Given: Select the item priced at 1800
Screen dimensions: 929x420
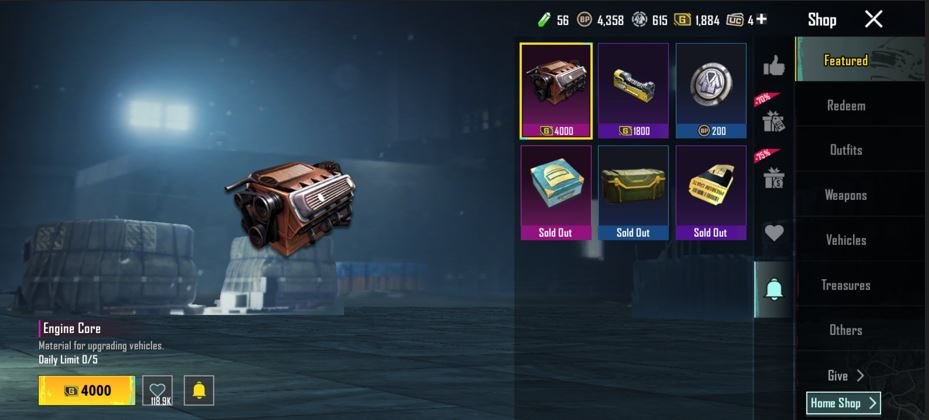Looking at the screenshot, I should click(x=633, y=90).
